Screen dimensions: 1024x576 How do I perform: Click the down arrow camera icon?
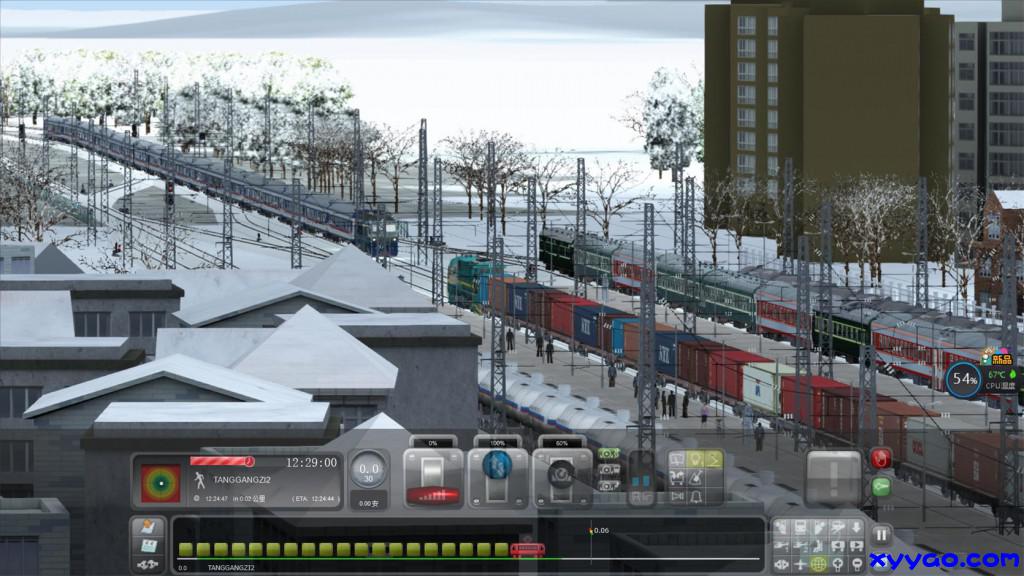tap(856, 527)
